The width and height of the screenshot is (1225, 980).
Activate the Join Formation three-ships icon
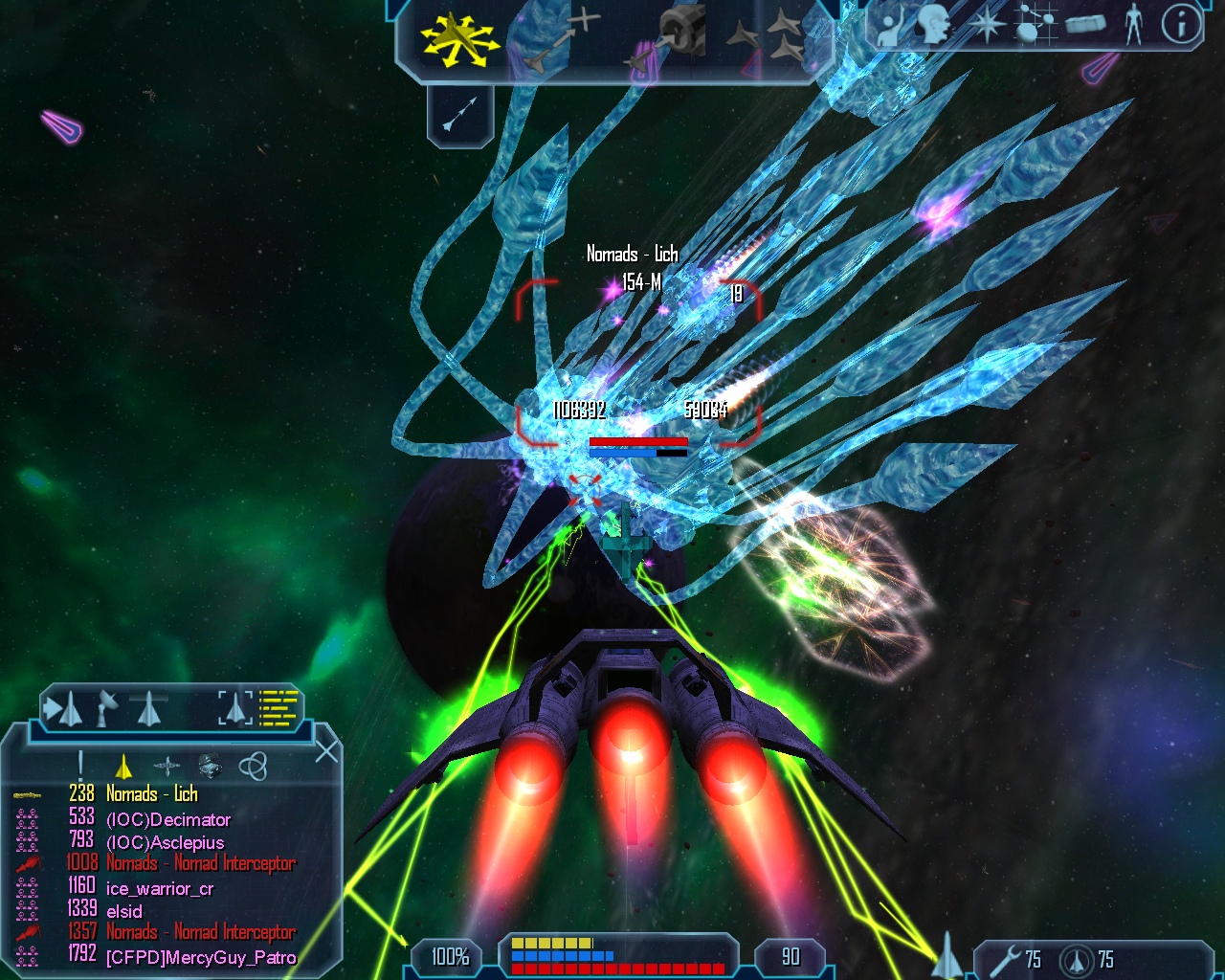(774, 39)
